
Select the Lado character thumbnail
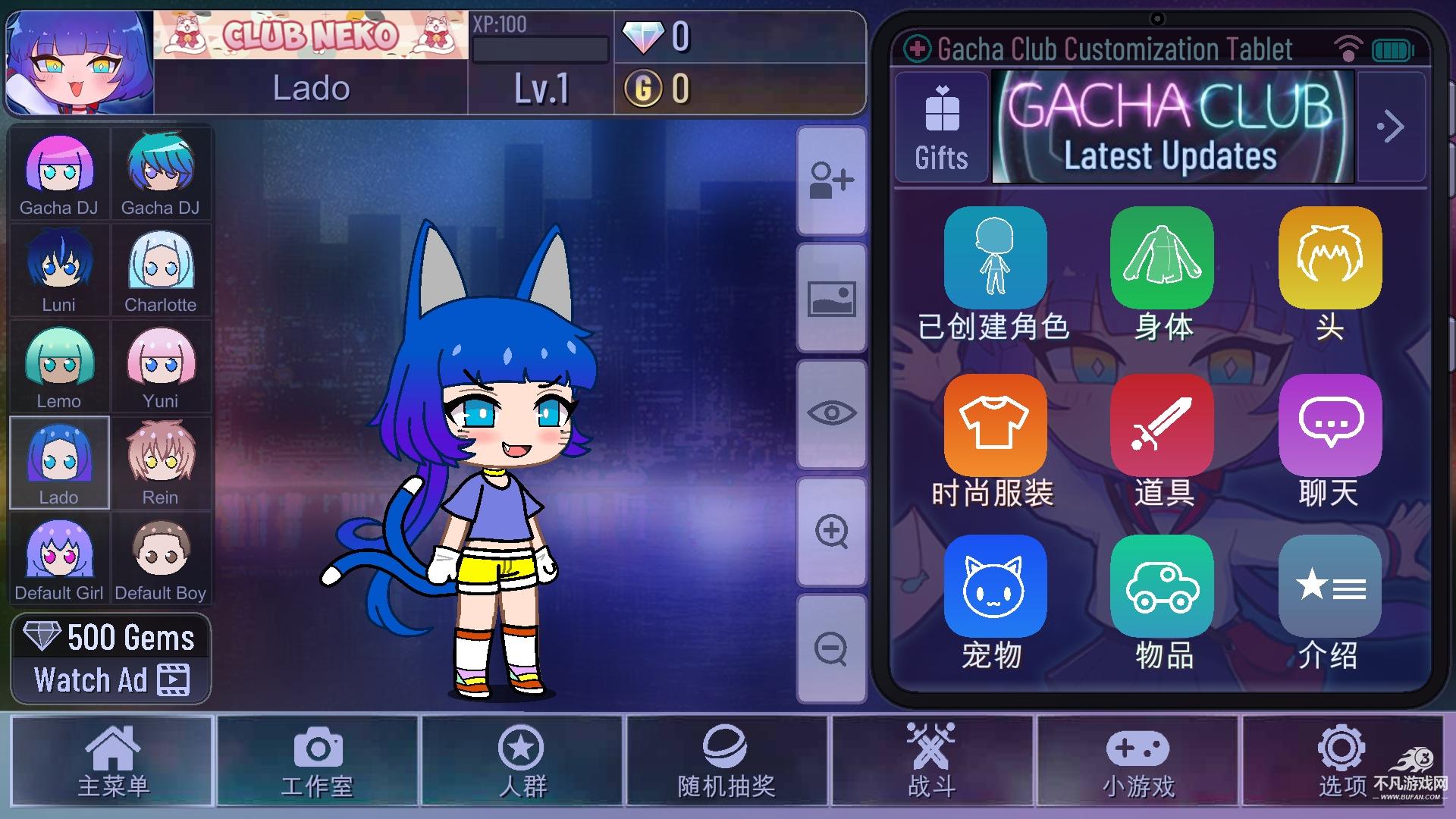pyautogui.click(x=59, y=463)
